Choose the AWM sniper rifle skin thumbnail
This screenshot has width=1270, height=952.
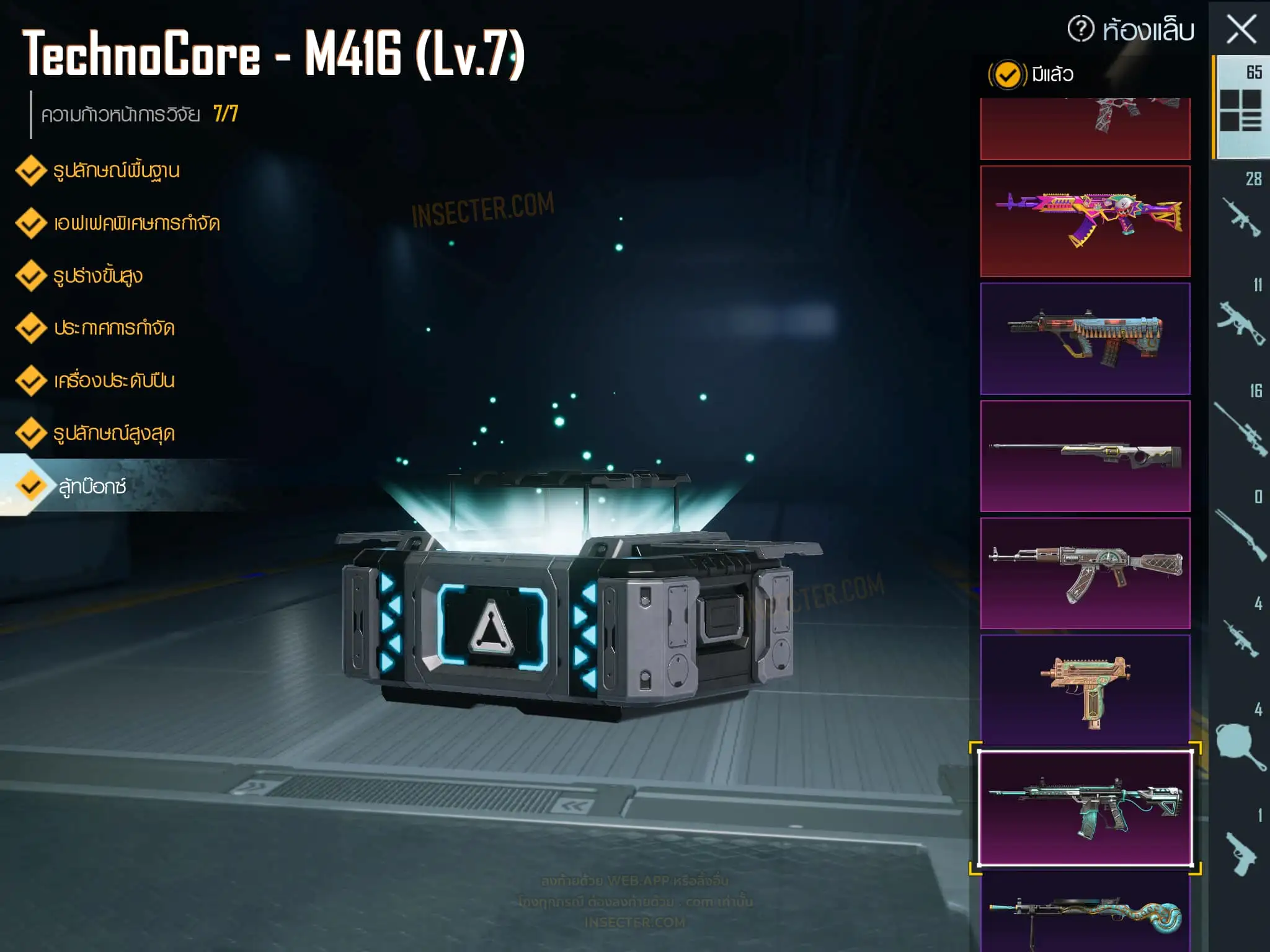click(1085, 456)
